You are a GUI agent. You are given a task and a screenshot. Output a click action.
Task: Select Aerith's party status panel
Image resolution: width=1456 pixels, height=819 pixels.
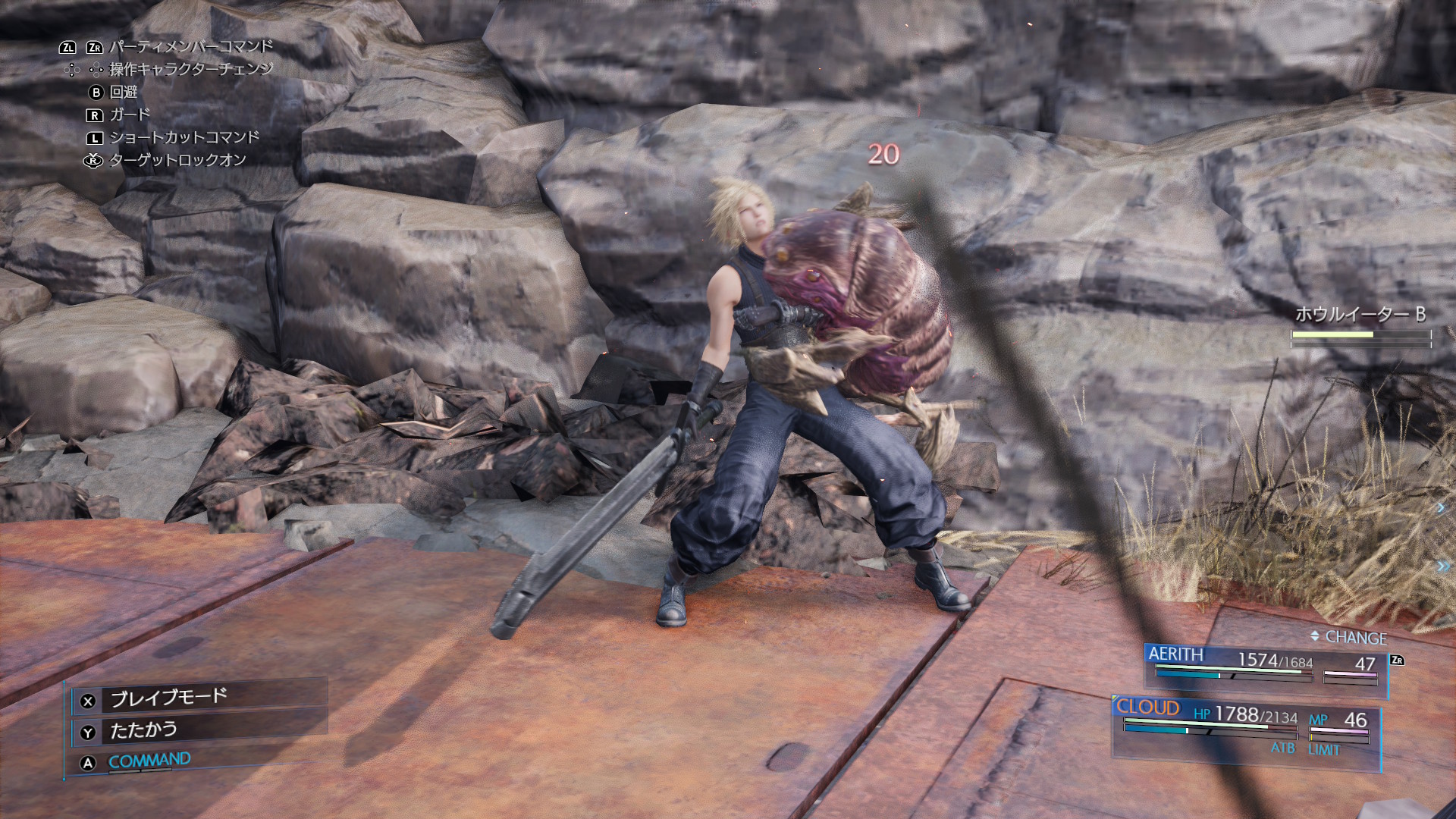[1265, 667]
